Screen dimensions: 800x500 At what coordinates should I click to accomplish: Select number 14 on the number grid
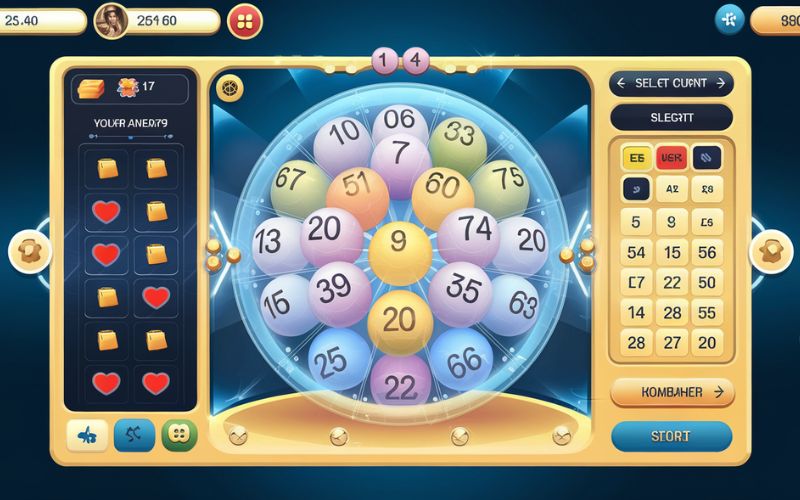tap(636, 313)
